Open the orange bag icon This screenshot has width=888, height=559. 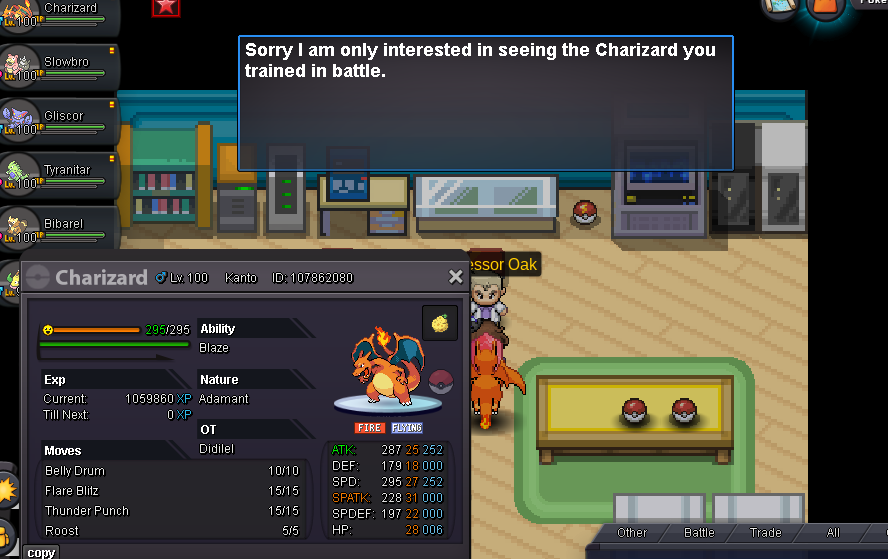tap(825, 7)
